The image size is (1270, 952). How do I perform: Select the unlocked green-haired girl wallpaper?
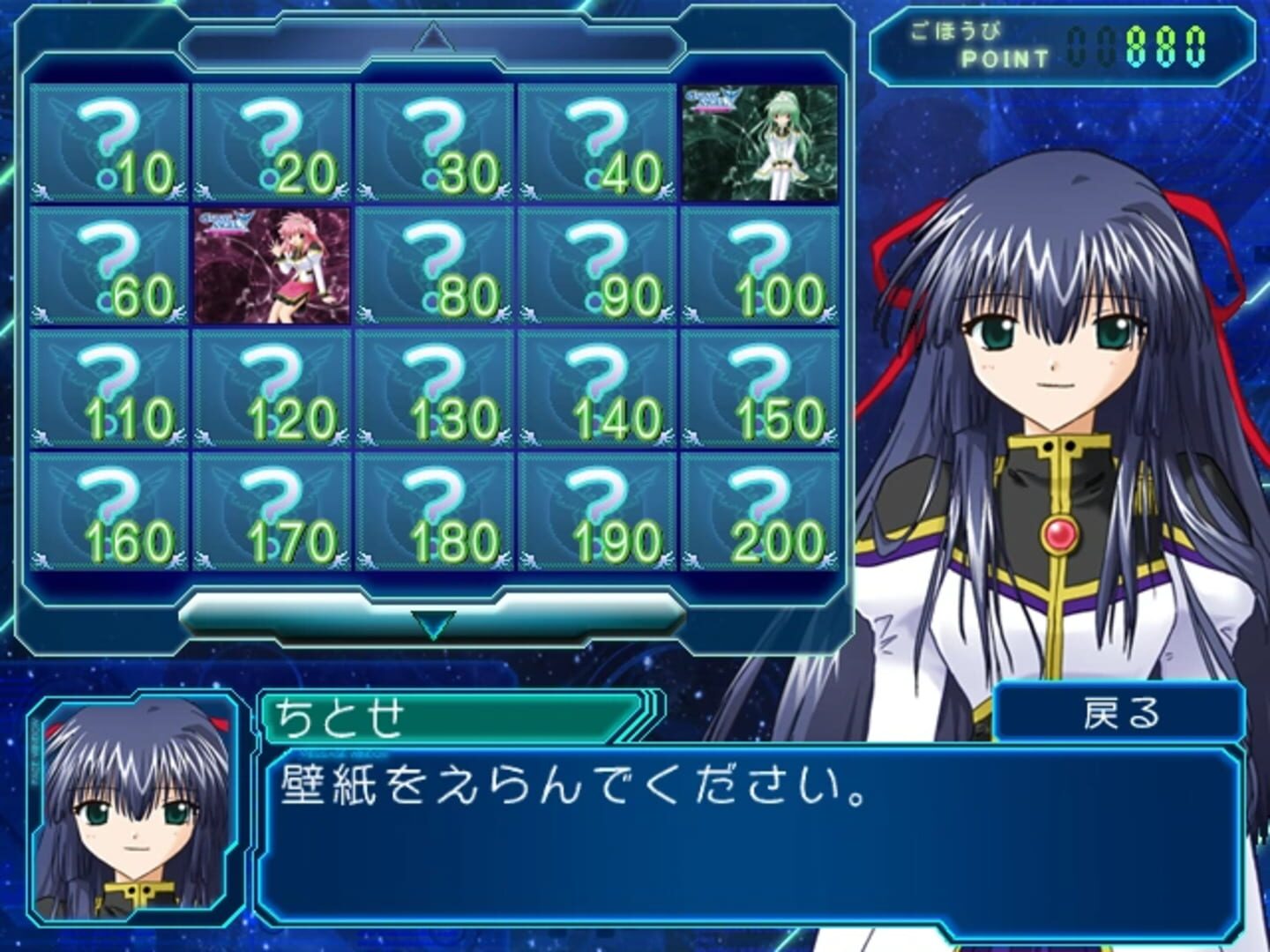click(x=759, y=143)
